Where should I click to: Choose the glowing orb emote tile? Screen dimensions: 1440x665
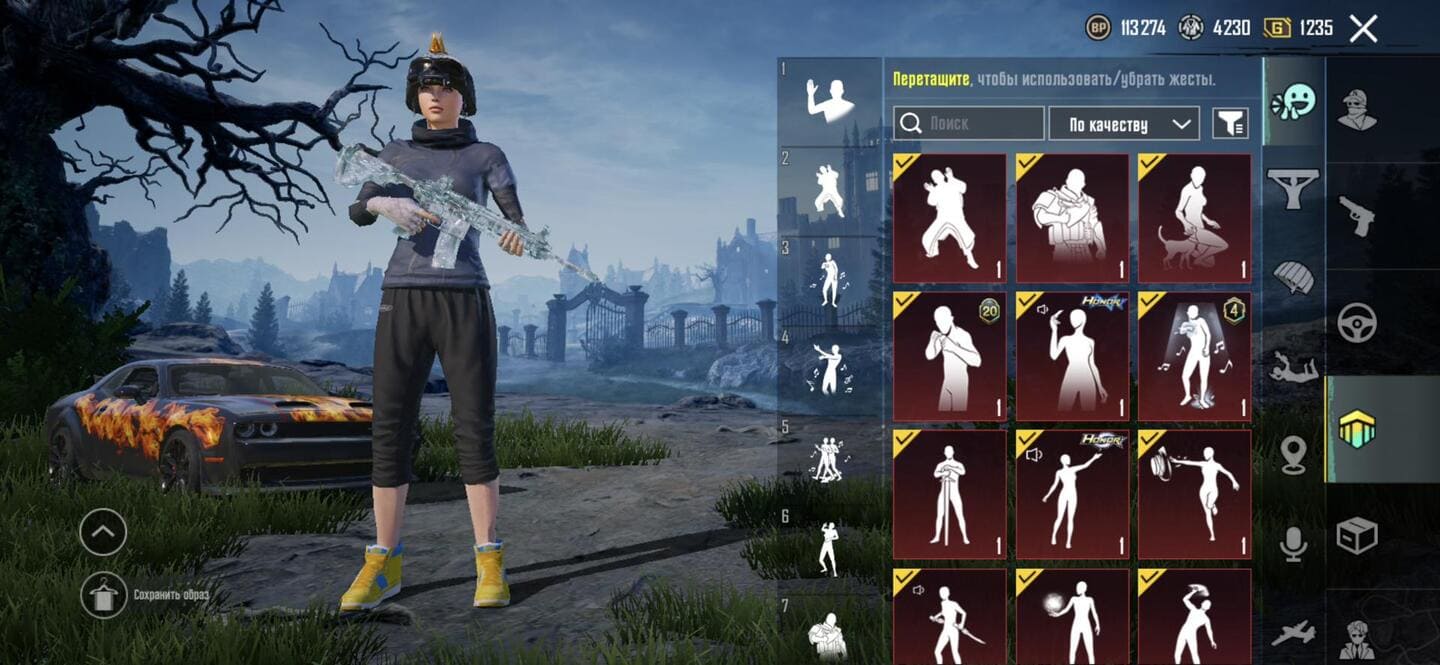pos(1072,616)
